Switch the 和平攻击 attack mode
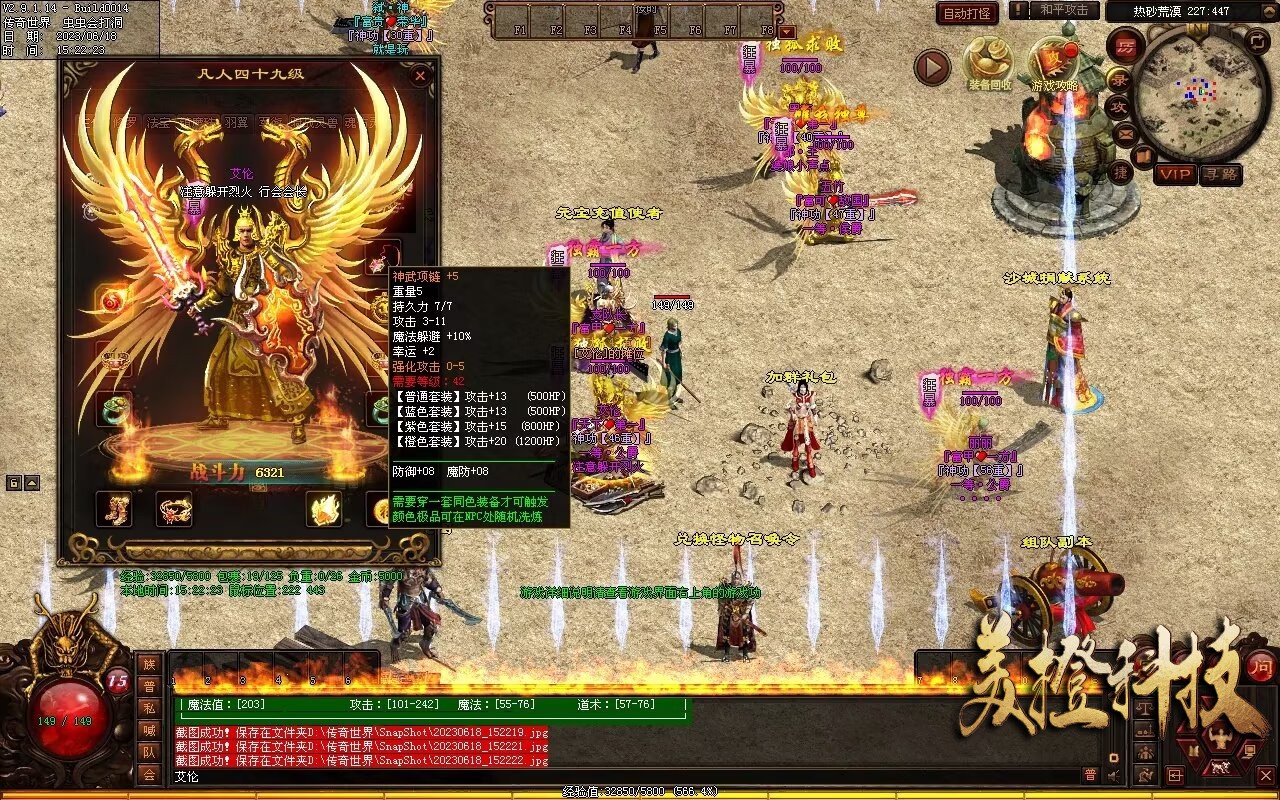 [1063, 10]
